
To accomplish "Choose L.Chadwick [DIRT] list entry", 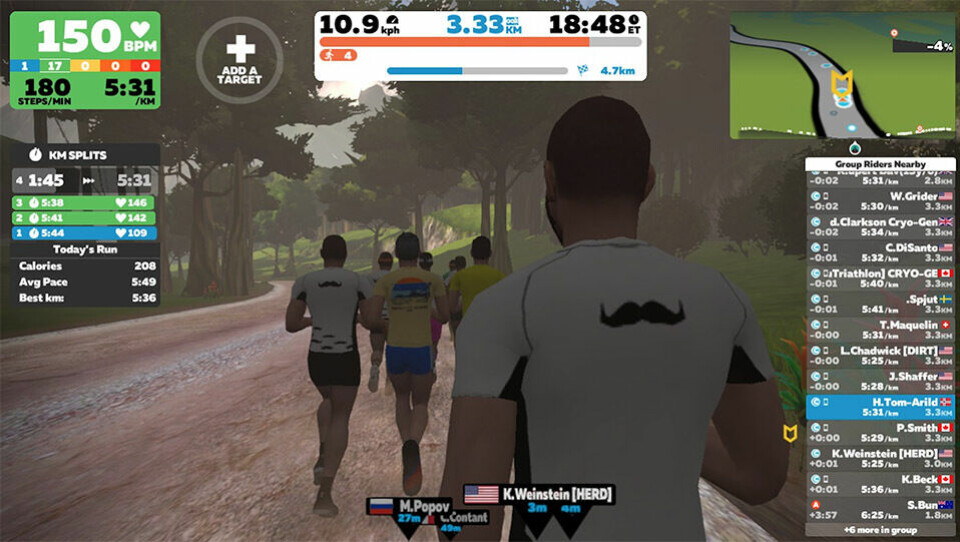I will pyautogui.click(x=880, y=355).
